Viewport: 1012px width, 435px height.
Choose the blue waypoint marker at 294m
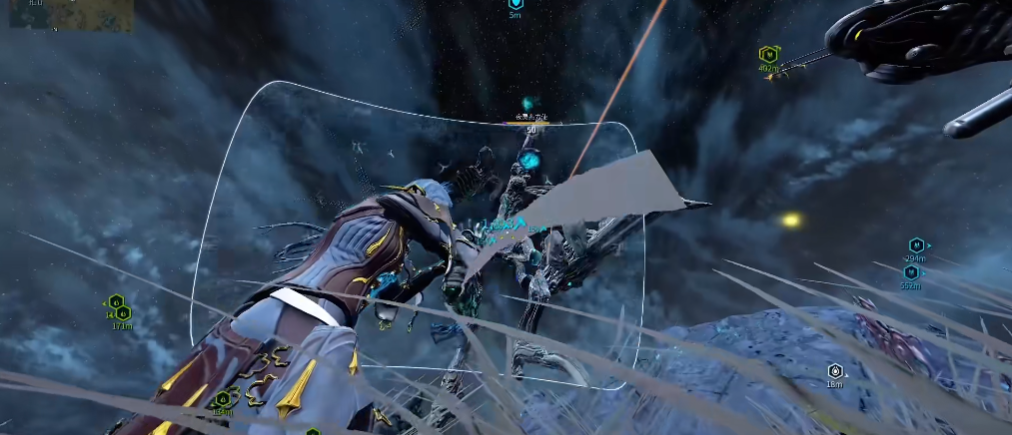[x=916, y=245]
